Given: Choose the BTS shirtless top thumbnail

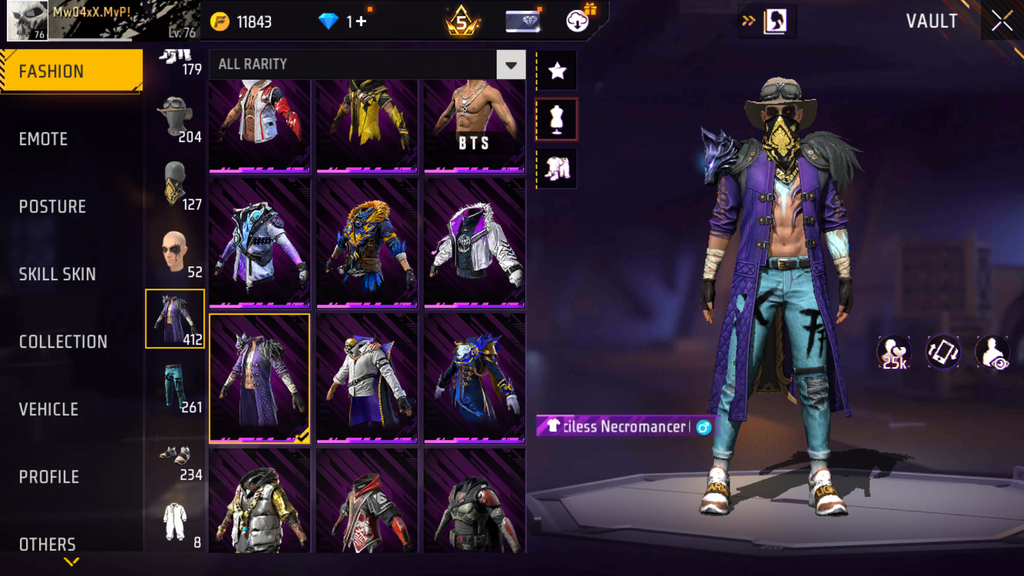Looking at the screenshot, I should [x=474, y=125].
